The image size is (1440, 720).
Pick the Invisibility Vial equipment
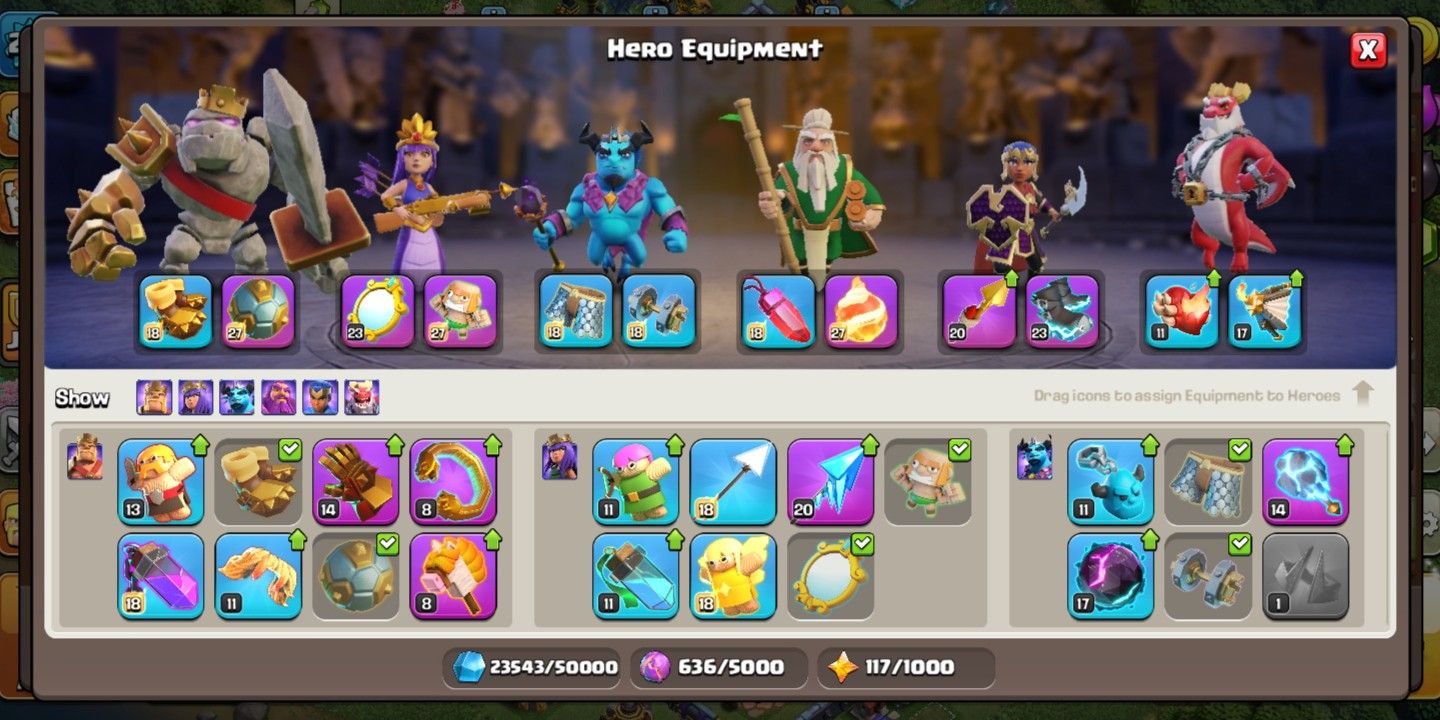[635, 578]
